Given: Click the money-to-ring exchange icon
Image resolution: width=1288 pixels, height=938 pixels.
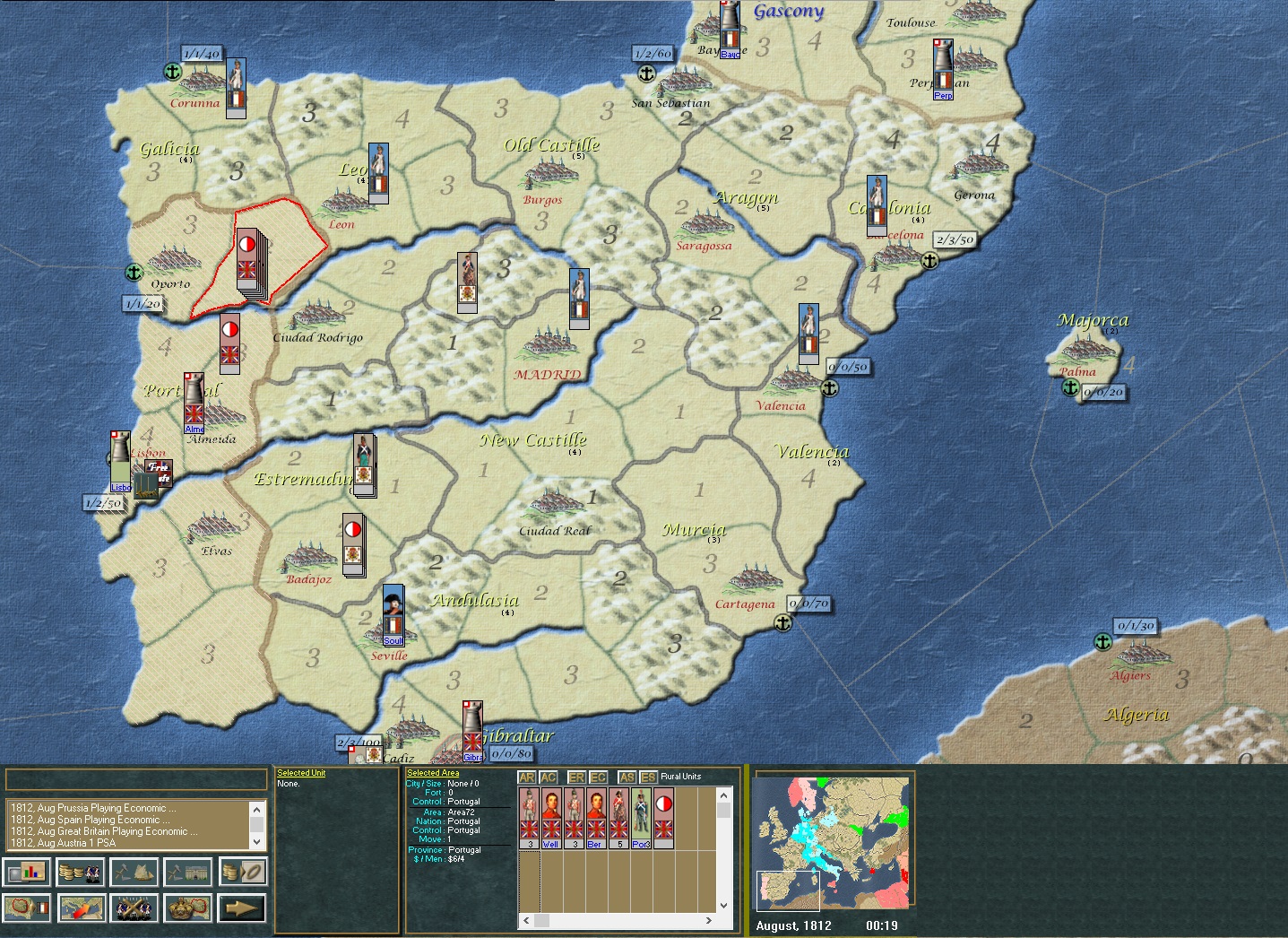Looking at the screenshot, I should coord(243,872).
